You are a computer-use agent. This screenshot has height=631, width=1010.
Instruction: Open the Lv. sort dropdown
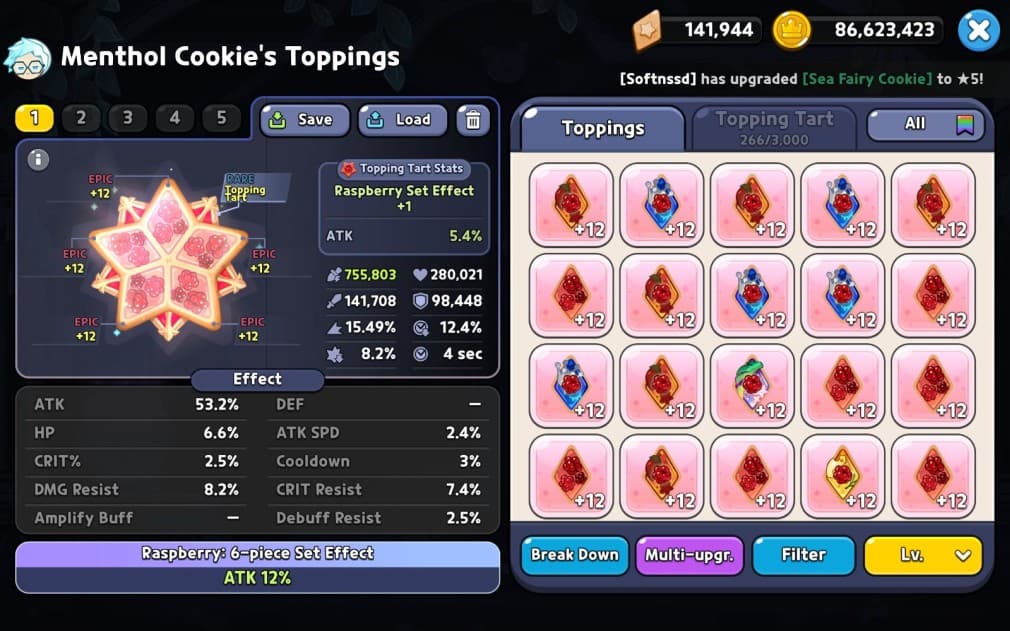(923, 555)
